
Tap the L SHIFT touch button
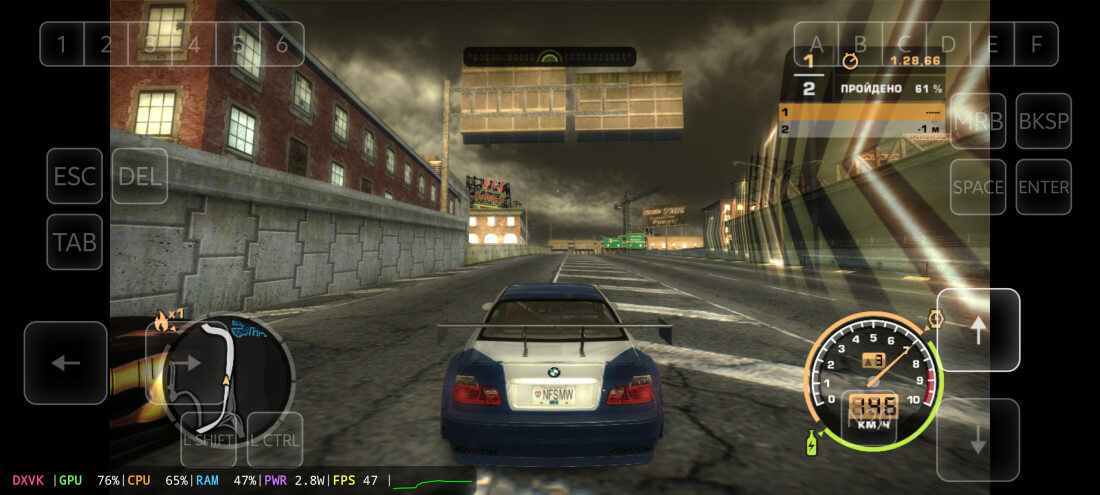(x=209, y=439)
